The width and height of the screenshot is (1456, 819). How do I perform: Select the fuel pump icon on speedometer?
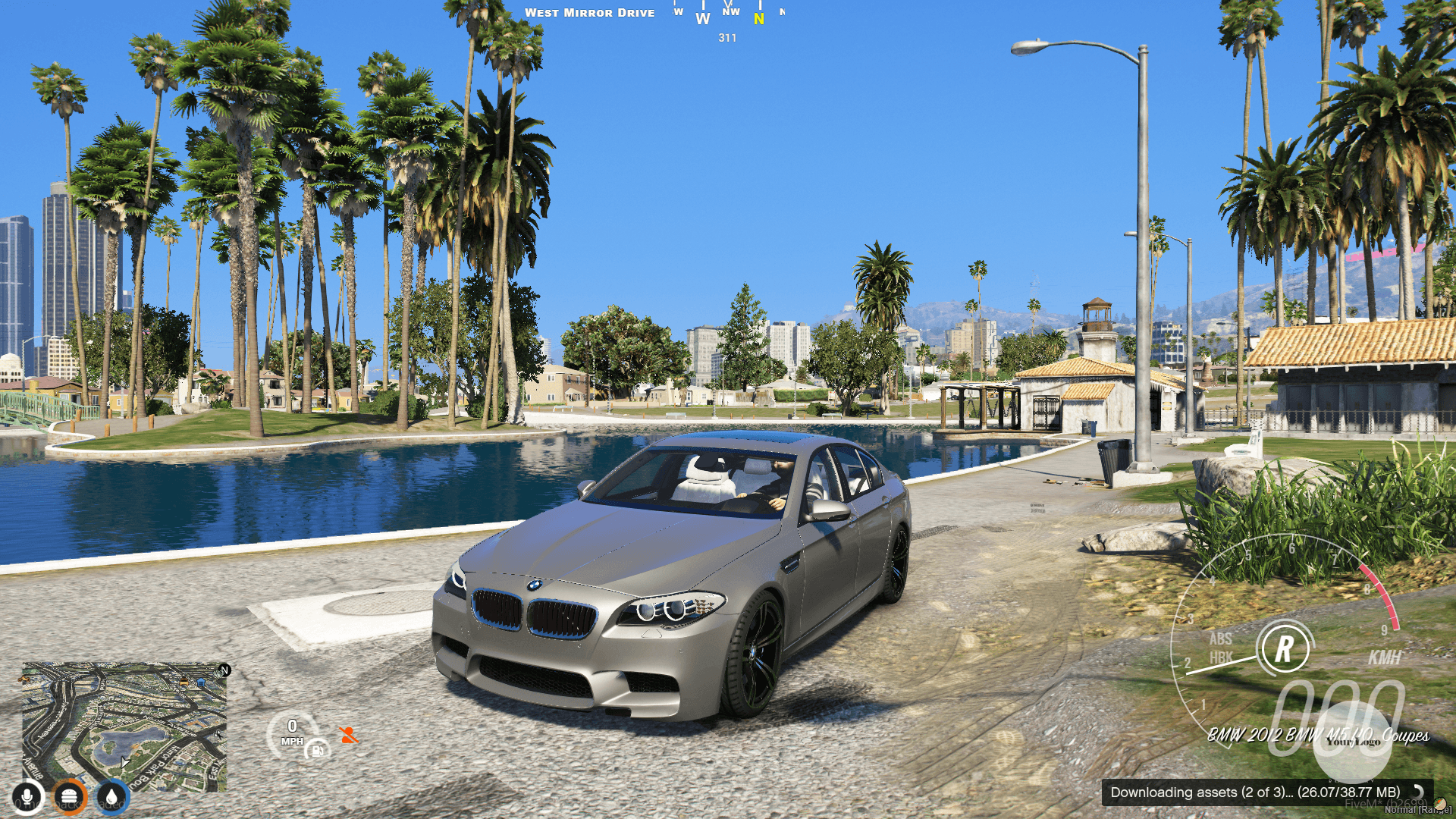317,752
